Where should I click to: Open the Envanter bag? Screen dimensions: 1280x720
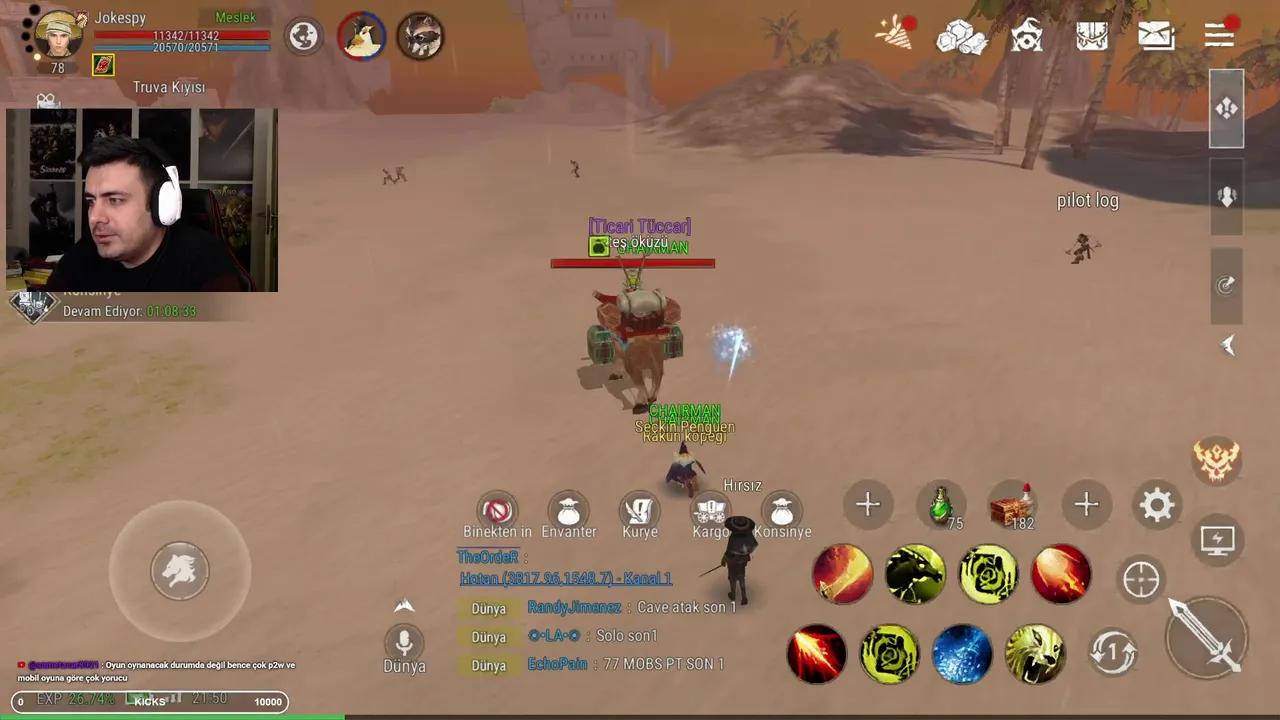pos(569,510)
